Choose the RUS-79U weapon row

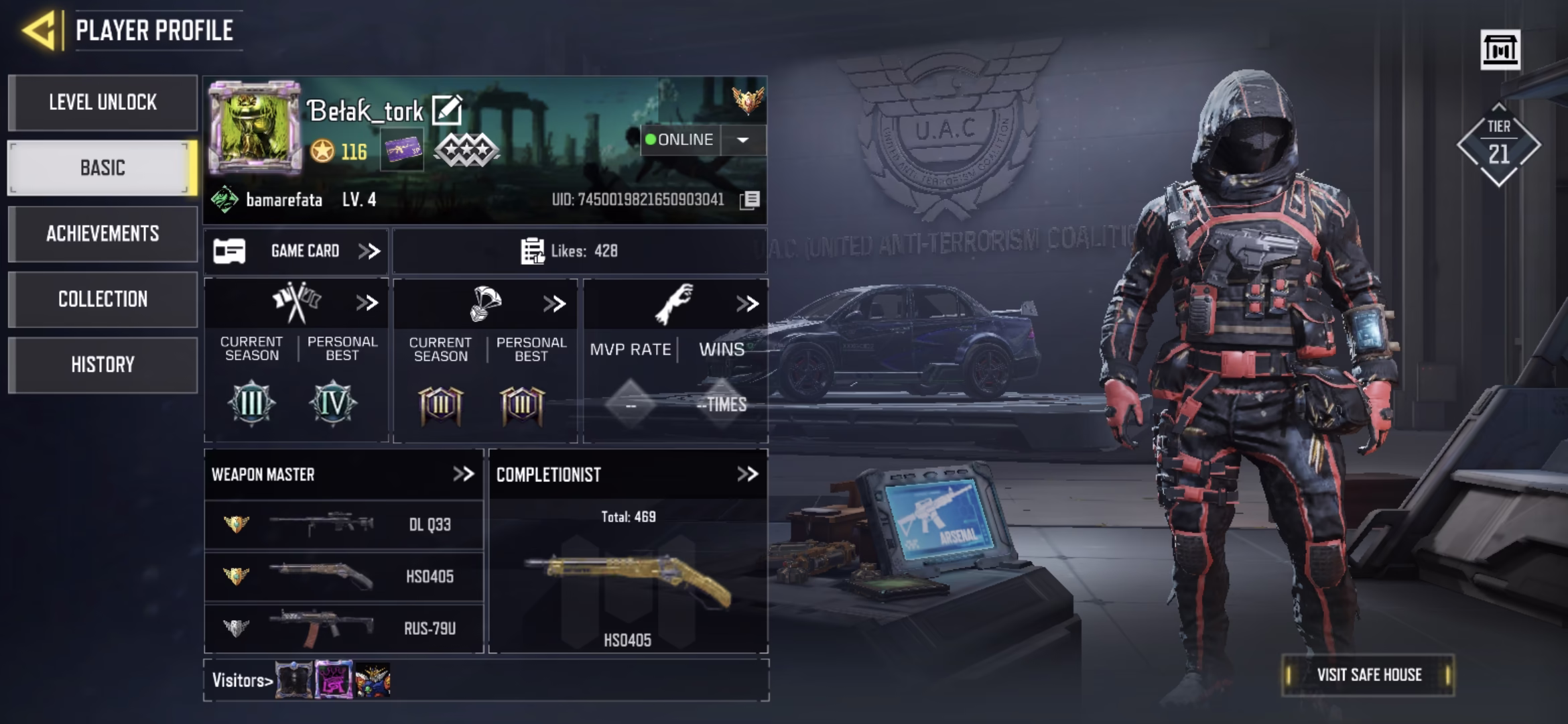pos(343,628)
